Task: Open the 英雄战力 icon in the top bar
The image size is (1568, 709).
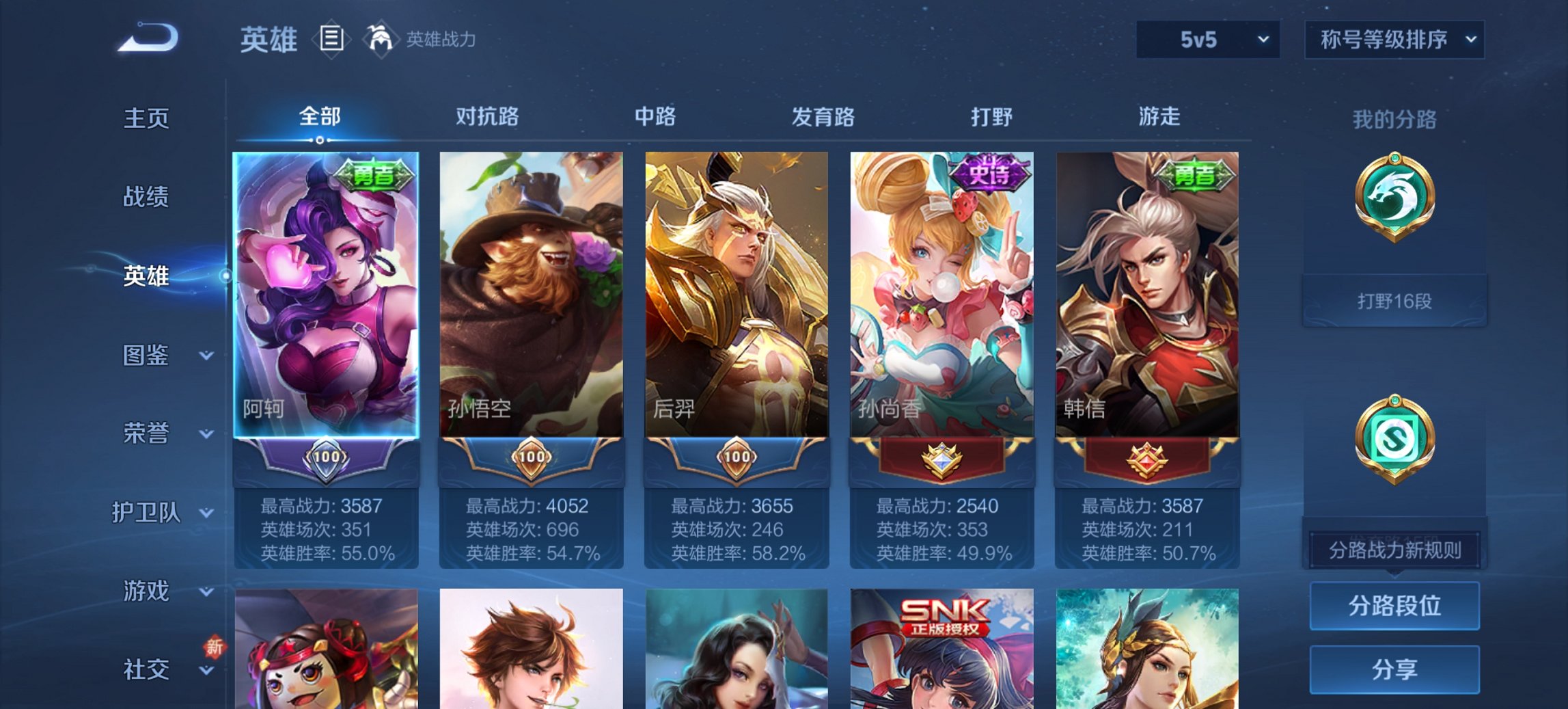Action: coord(381,39)
